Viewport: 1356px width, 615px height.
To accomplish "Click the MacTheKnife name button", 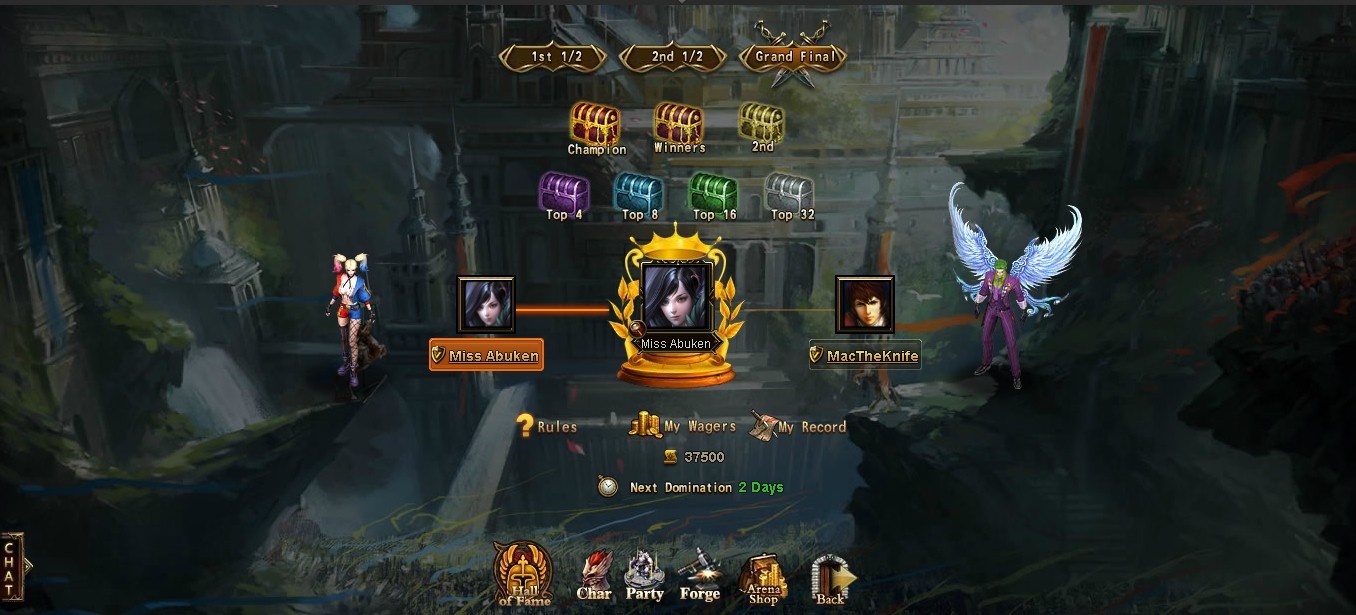I will (865, 355).
